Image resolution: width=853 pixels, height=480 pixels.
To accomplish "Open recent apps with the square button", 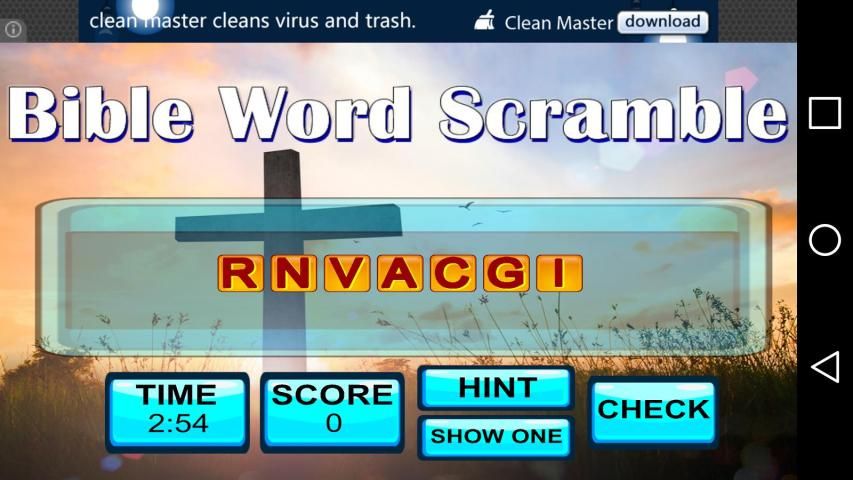I will point(824,113).
